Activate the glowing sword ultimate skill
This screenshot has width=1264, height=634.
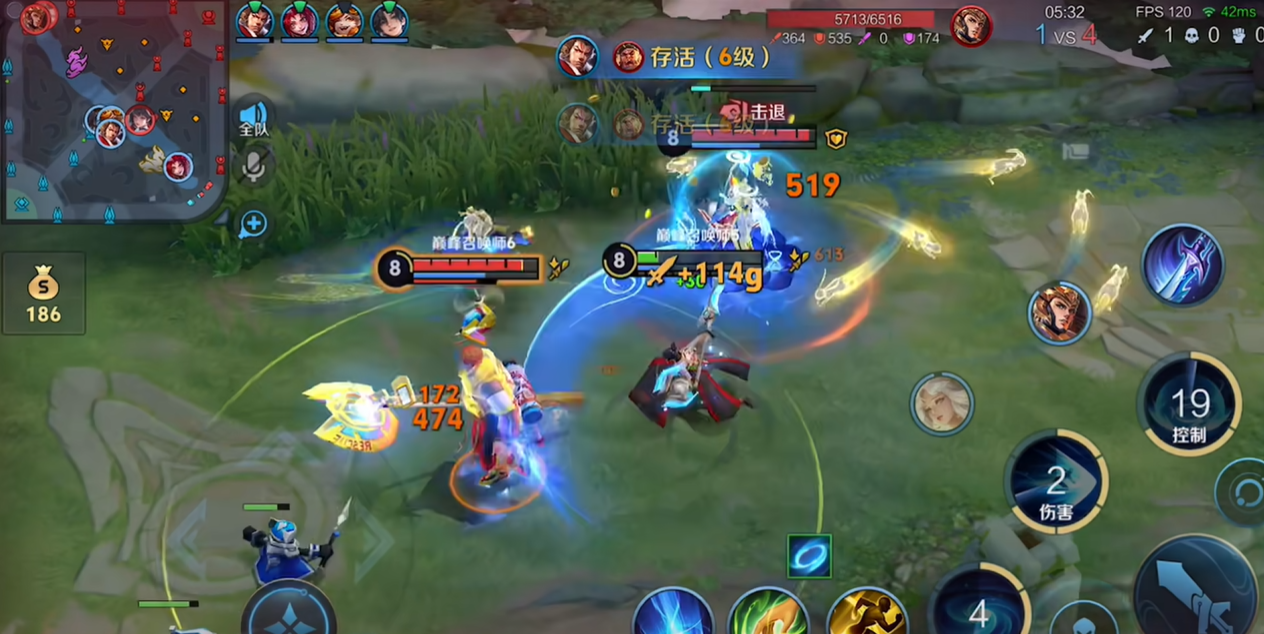pos(1183,264)
